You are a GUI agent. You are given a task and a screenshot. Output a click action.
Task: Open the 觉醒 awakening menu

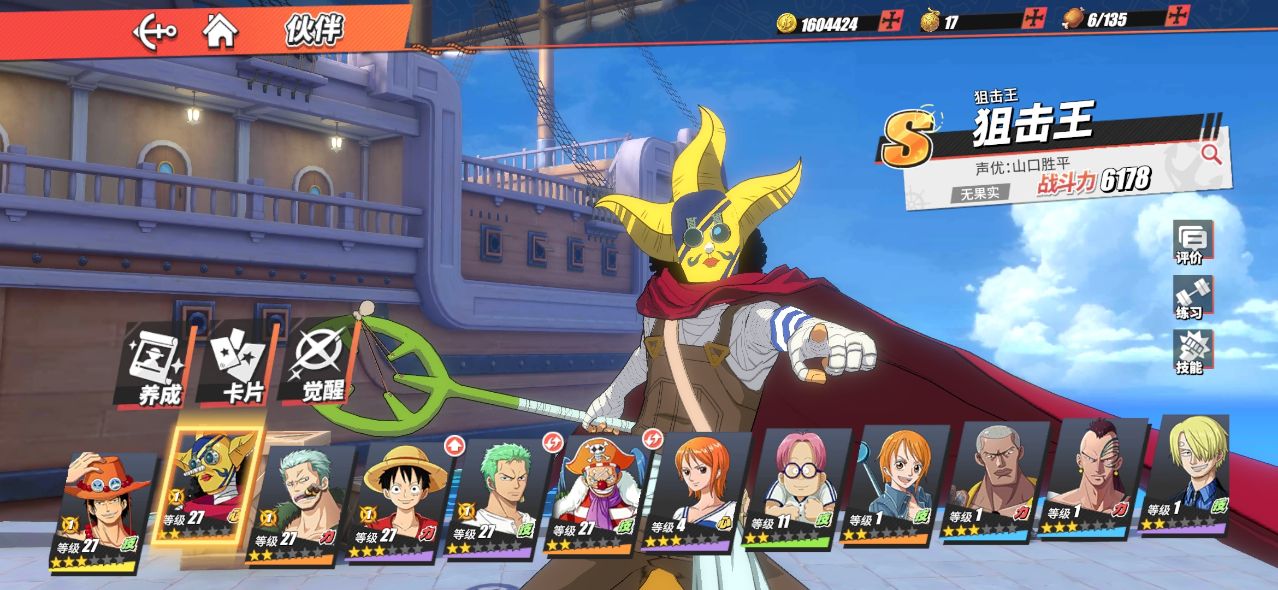(323, 366)
